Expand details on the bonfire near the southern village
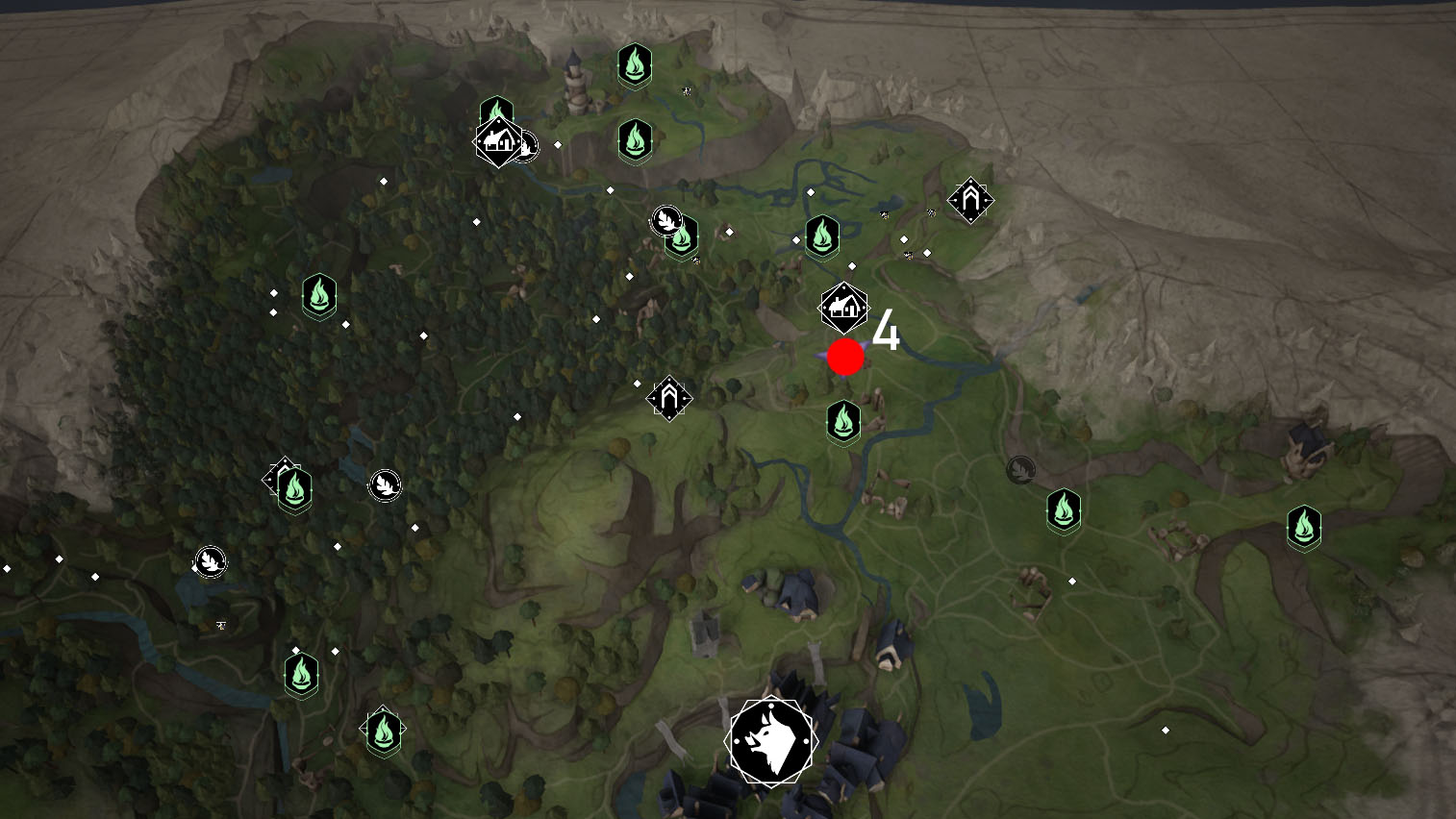Screen dimensions: 1456x819 point(384,731)
